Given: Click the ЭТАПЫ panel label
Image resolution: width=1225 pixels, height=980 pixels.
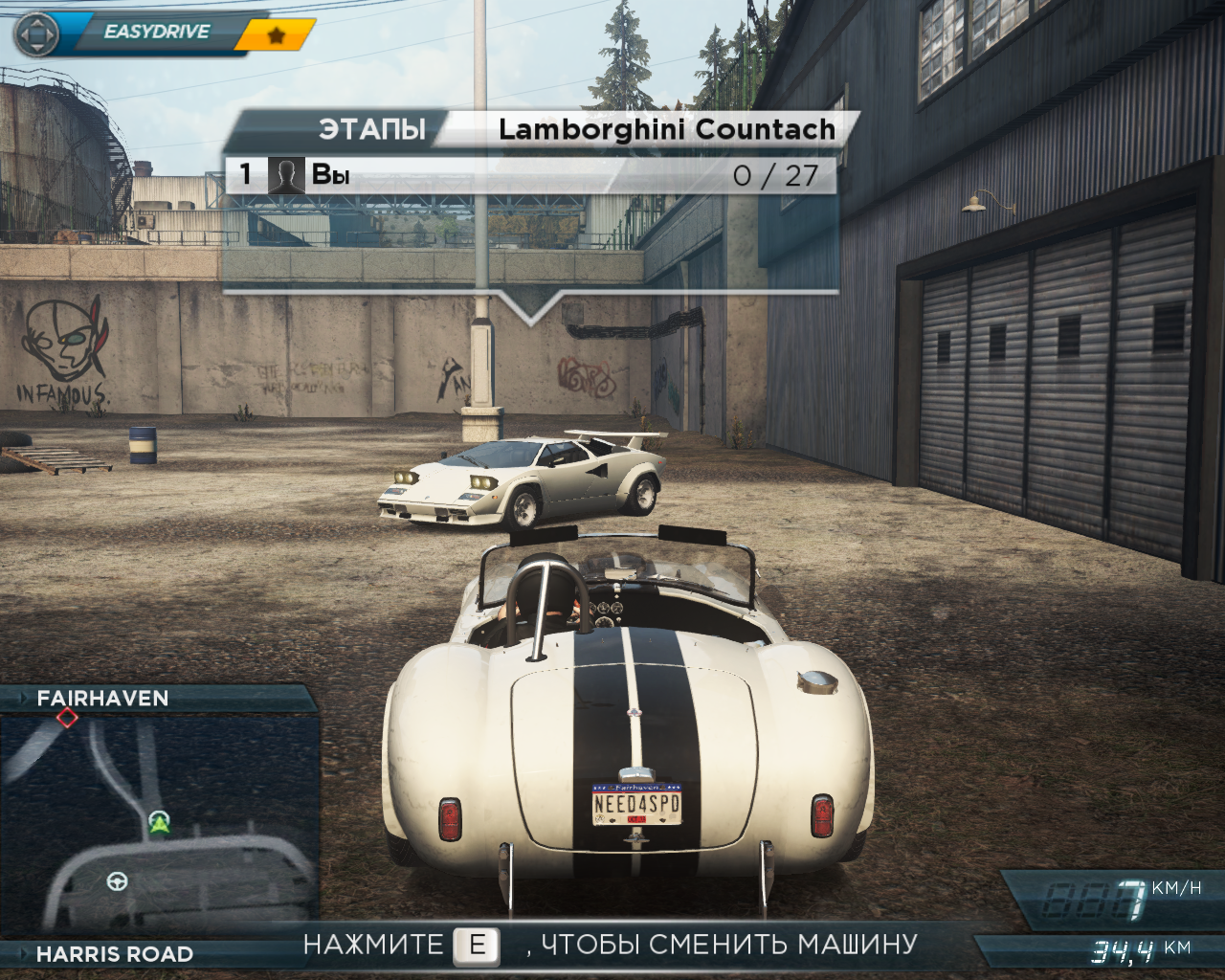Looking at the screenshot, I should 371,129.
